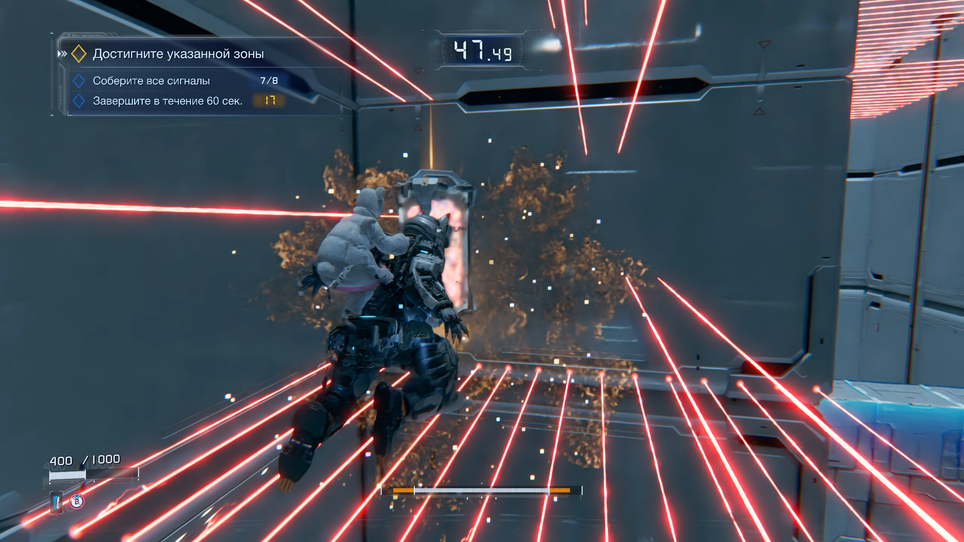
Task: Select the "Завершите в течение 60 сек." objective
Action: (x=167, y=101)
